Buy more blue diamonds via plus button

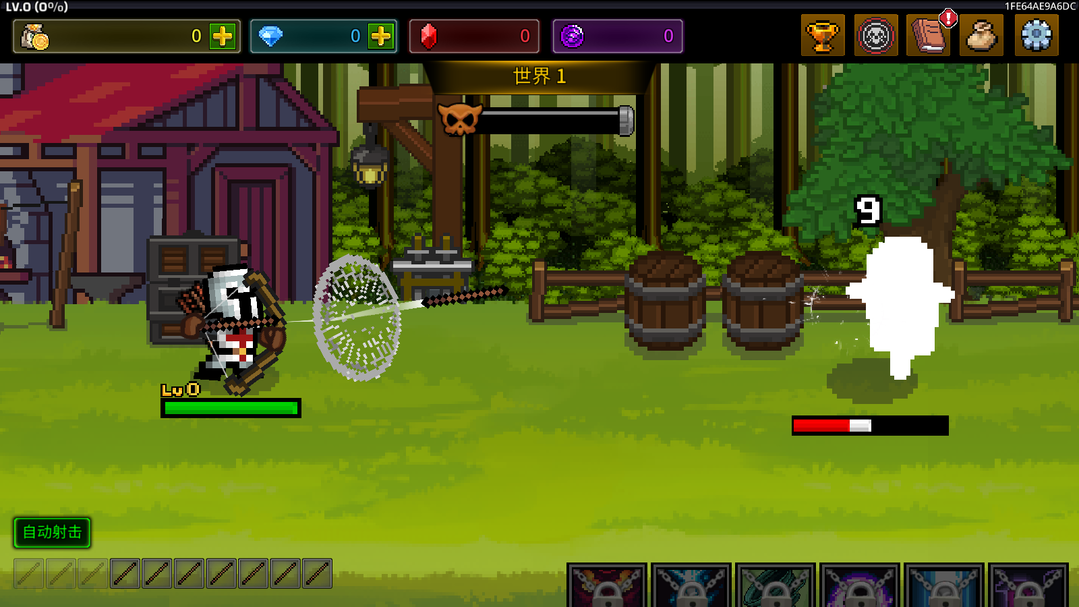pos(381,37)
